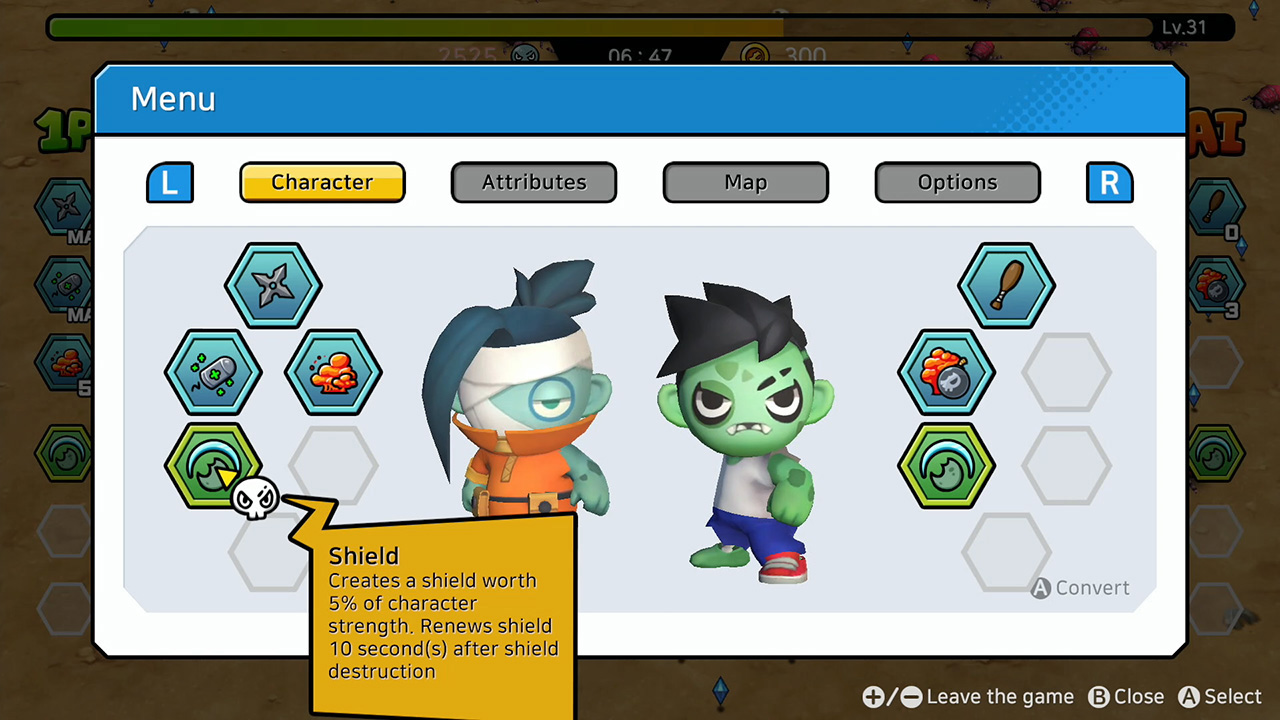Select the skull bomb explosion skill
Viewport: 1280px width, 720px height.
pyautogui.click(x=946, y=373)
